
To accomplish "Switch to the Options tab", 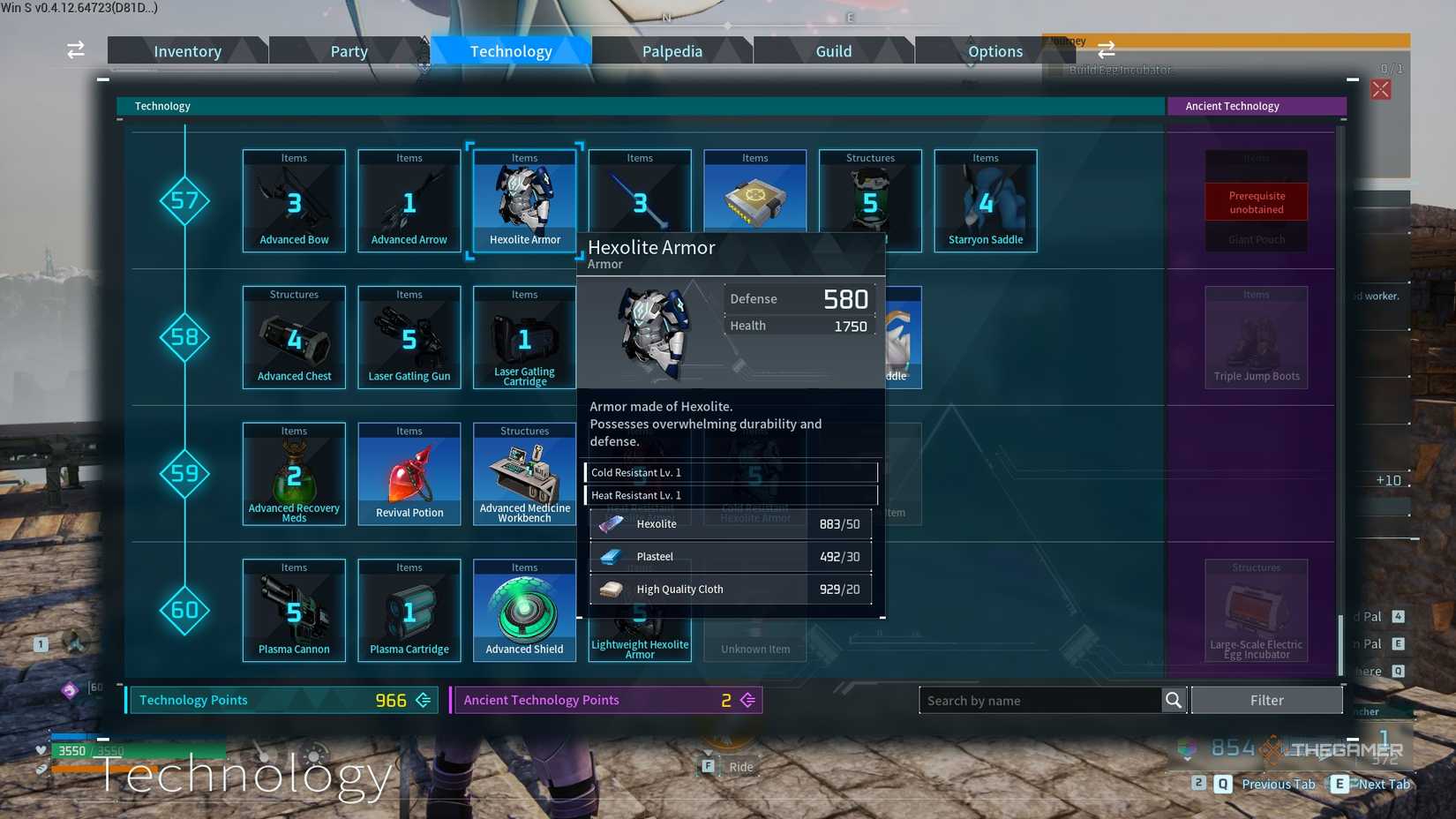I will pos(994,50).
